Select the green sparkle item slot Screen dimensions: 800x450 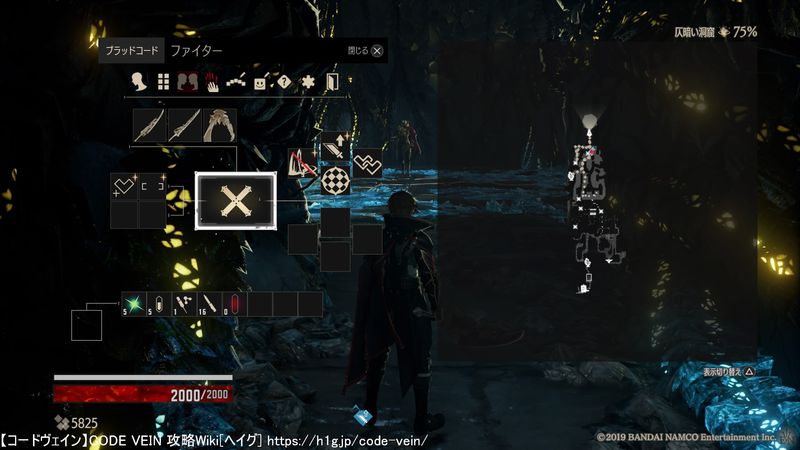pyautogui.click(x=135, y=304)
